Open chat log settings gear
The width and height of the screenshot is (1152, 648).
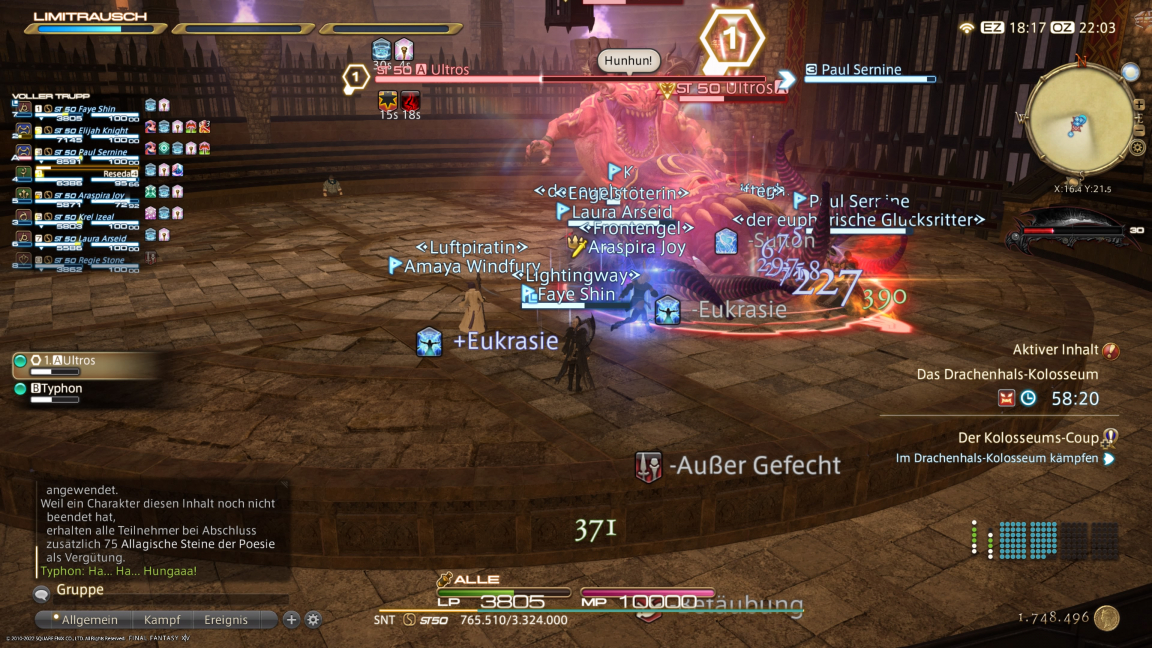313,620
